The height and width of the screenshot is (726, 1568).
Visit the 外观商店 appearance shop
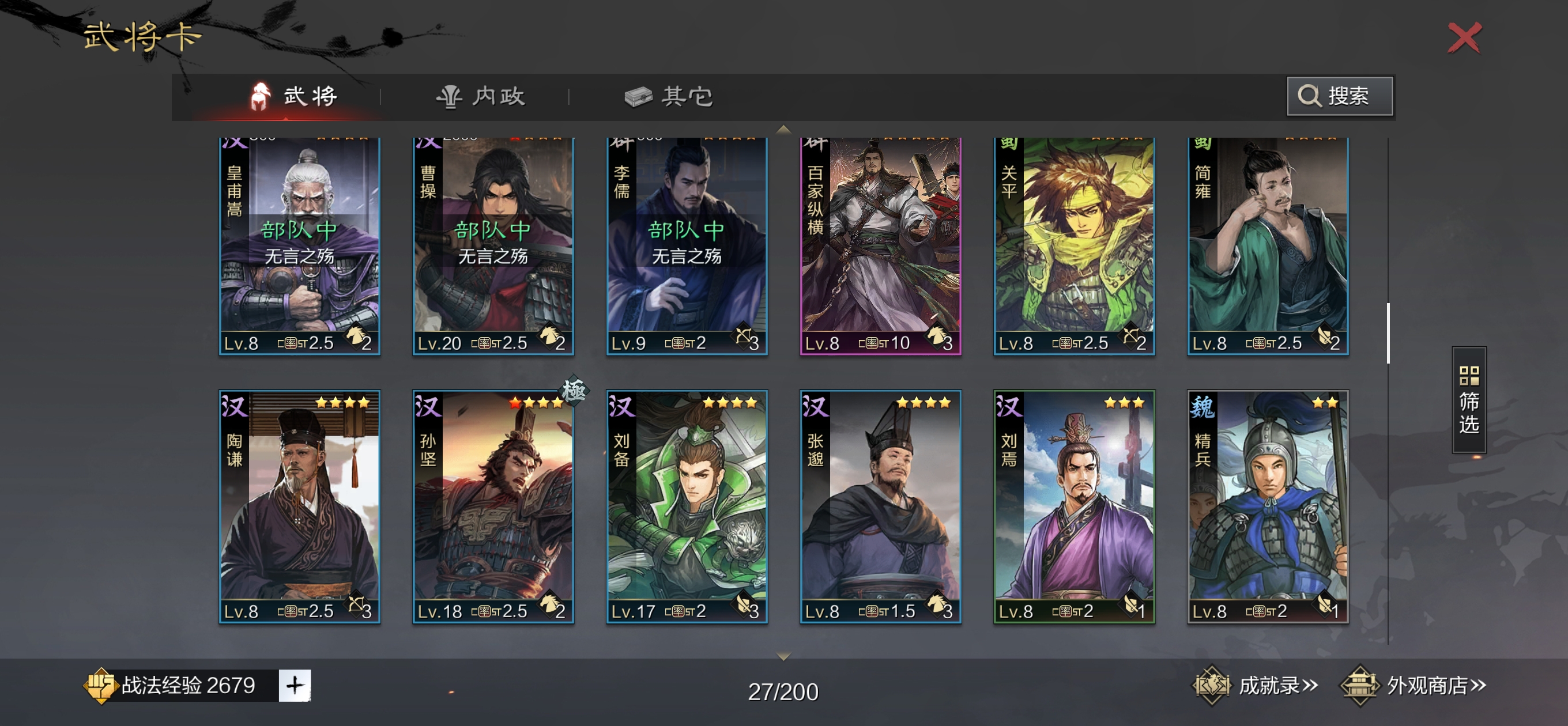tap(1414, 685)
